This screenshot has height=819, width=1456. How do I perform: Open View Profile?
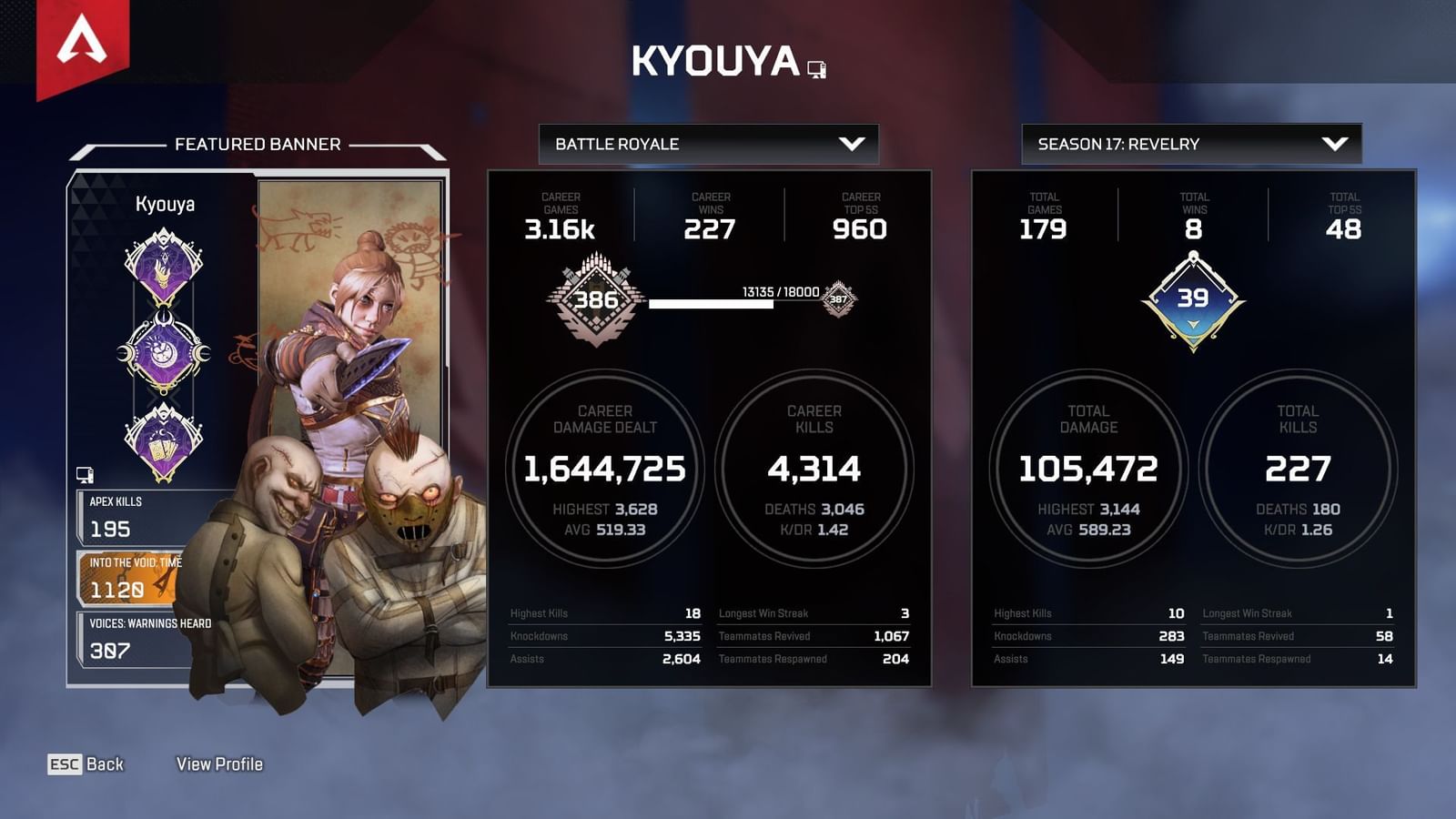(x=220, y=764)
